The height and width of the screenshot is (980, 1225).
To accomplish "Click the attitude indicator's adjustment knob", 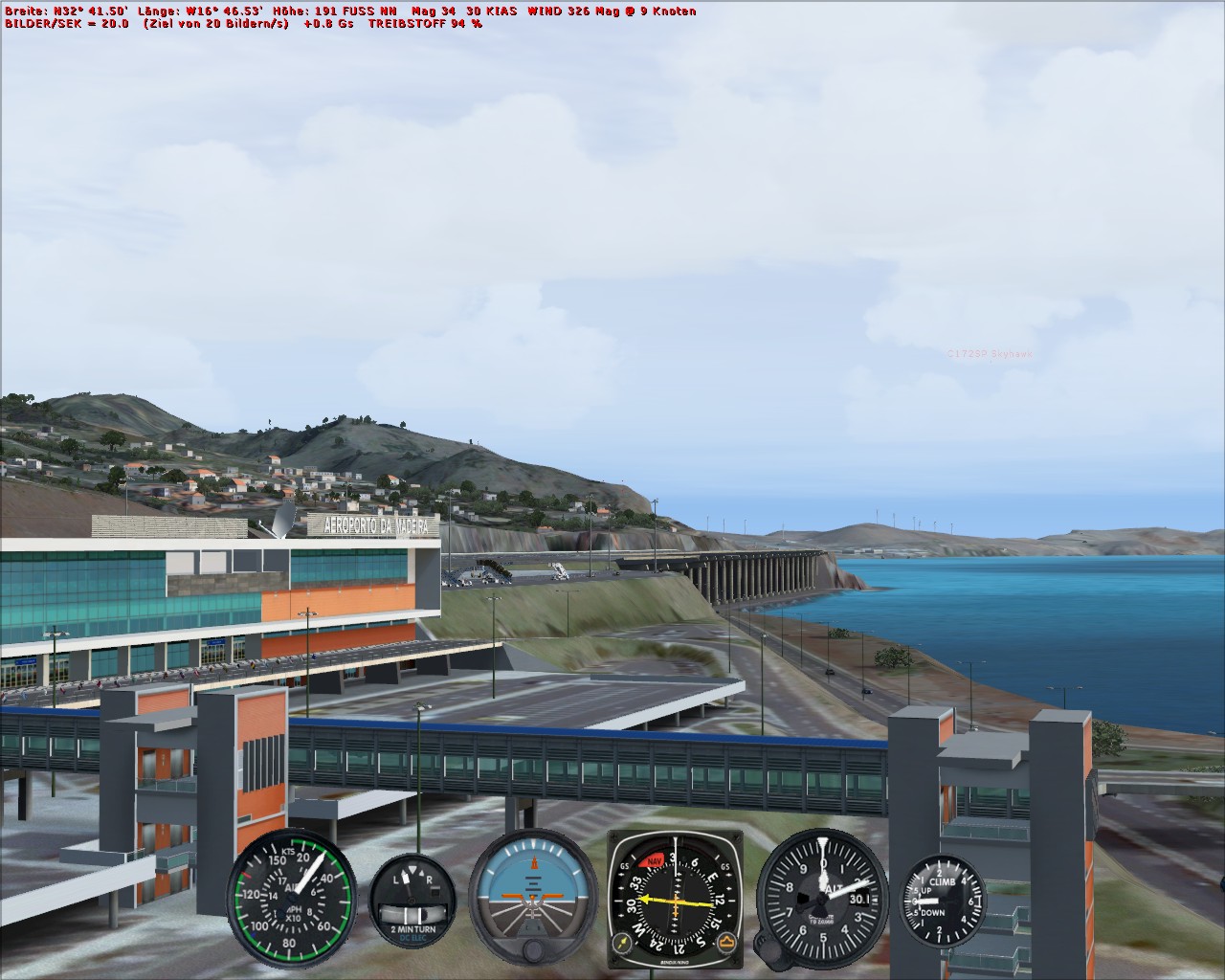I will (534, 952).
